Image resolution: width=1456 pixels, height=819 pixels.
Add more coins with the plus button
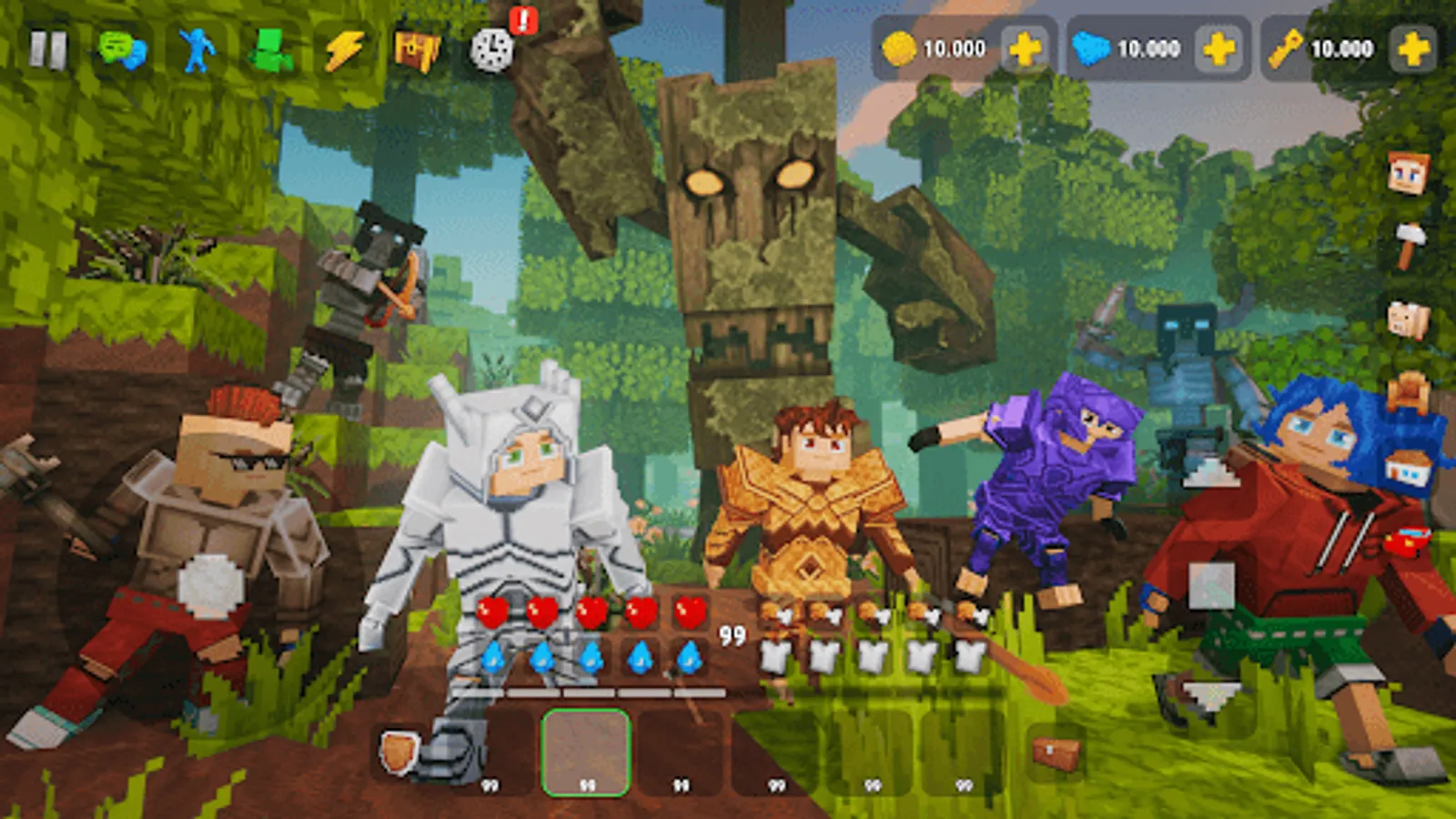(1024, 49)
